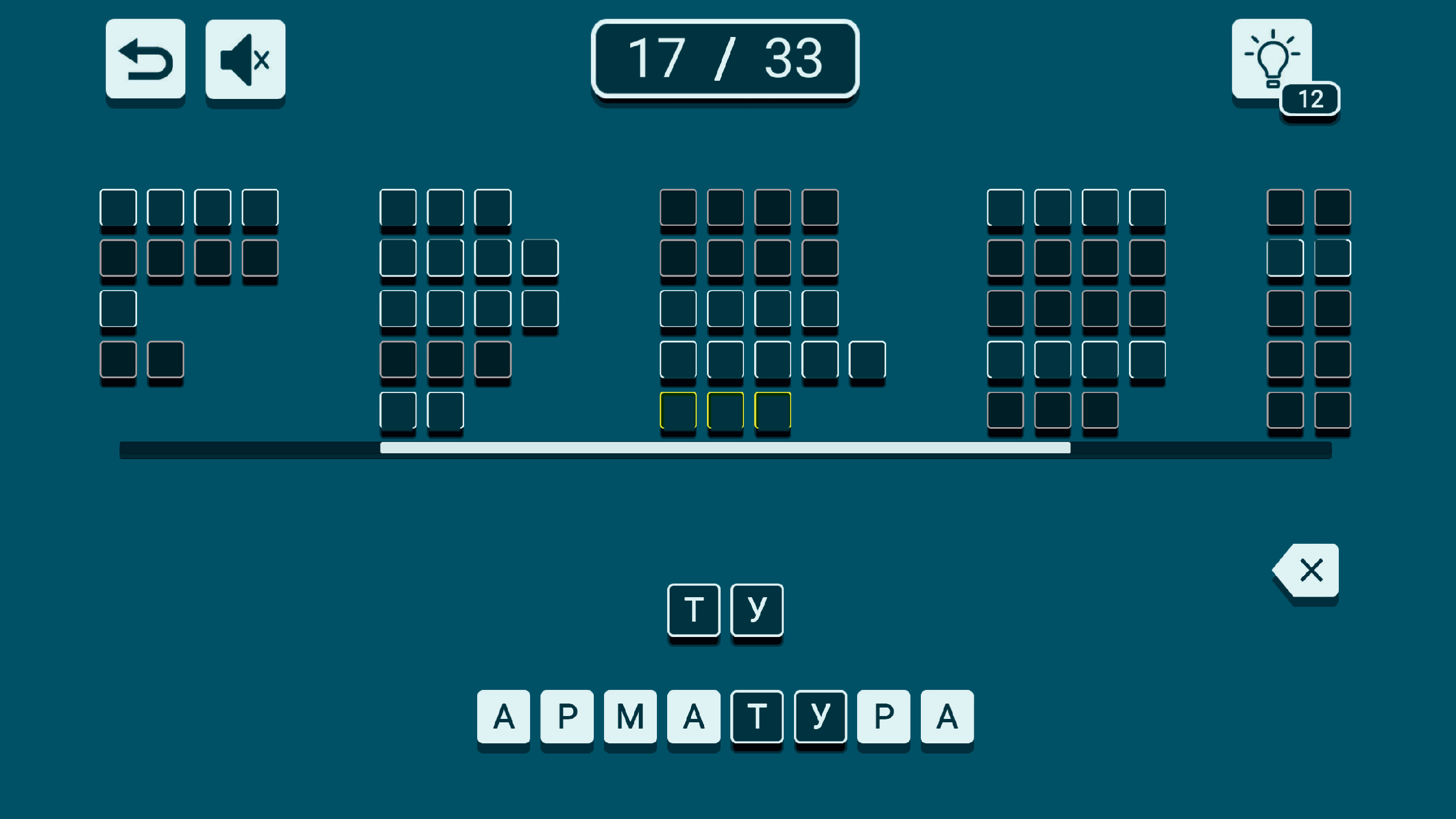Select the first yellow highlighted cell
Image resolution: width=1456 pixels, height=819 pixels.
tap(678, 409)
